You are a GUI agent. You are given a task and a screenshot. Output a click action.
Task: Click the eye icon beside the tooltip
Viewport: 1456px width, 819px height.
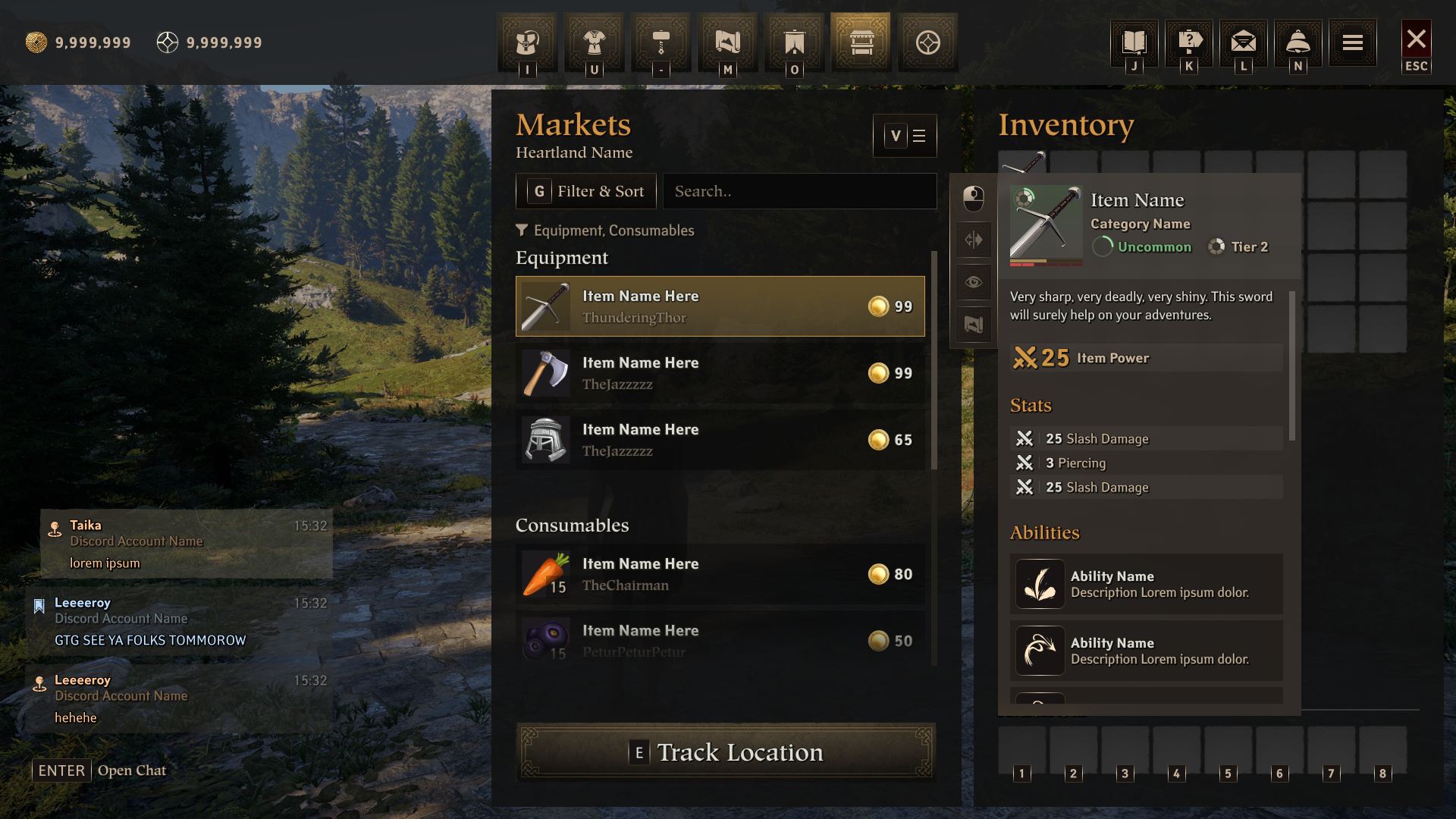click(x=974, y=283)
